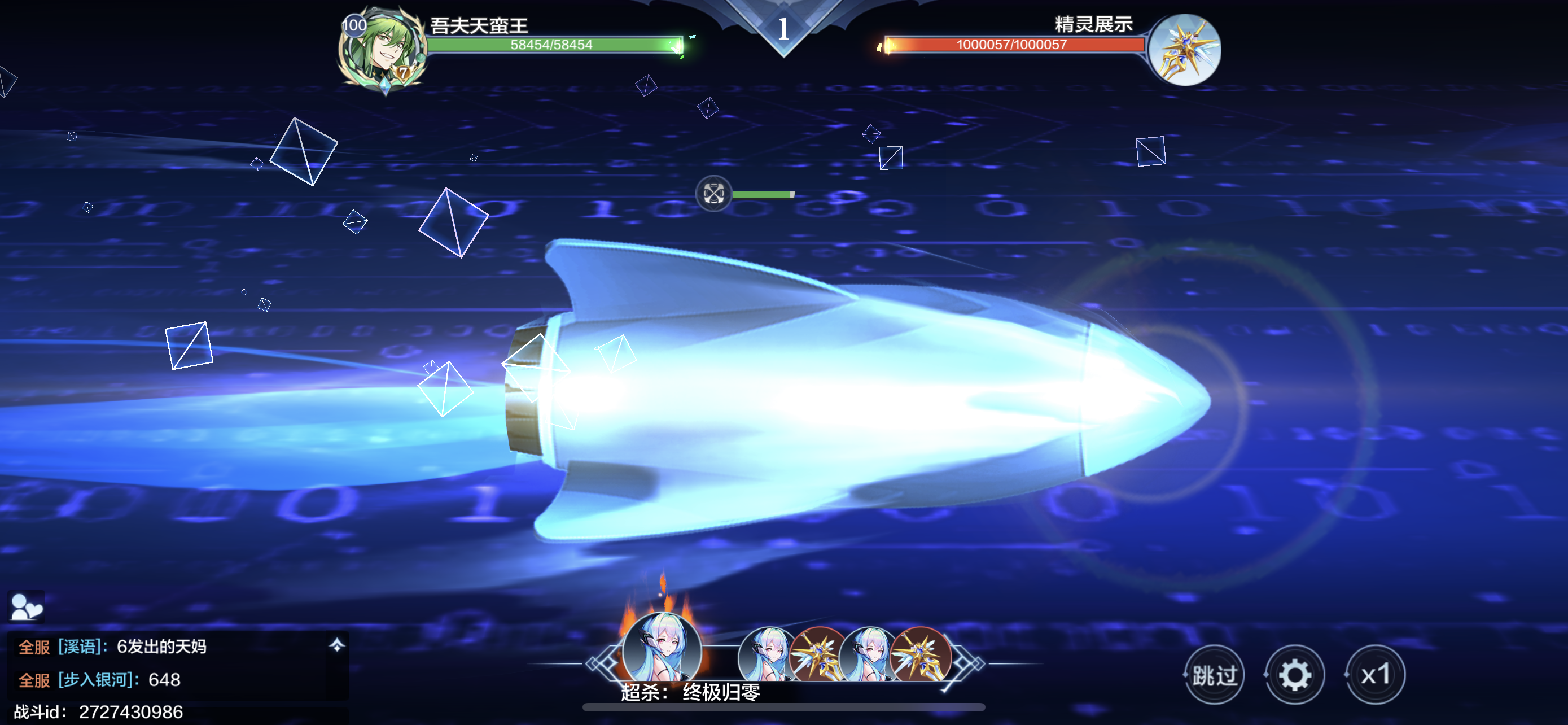Toggle the x1 battle speed
Image resolution: width=1568 pixels, height=725 pixels.
pyautogui.click(x=1375, y=675)
